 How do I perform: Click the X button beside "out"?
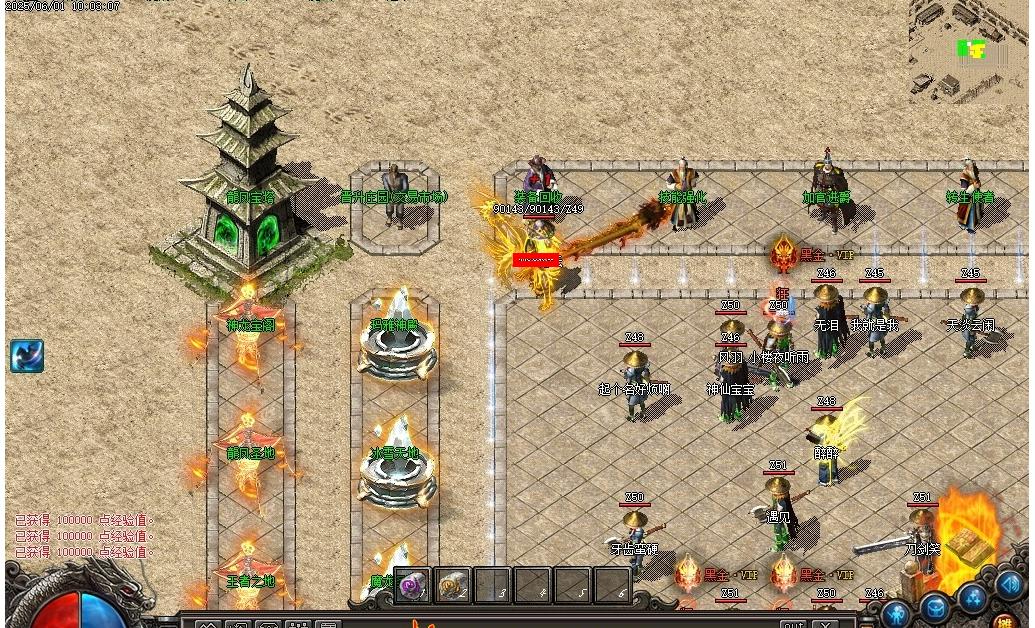tap(824, 625)
